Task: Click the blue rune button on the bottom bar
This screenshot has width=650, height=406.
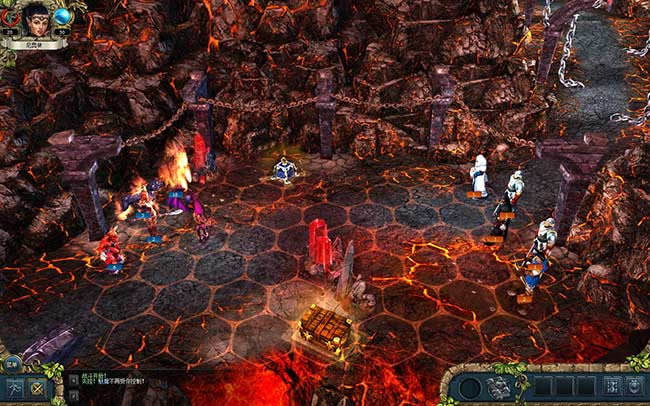Action: [x=608, y=386]
